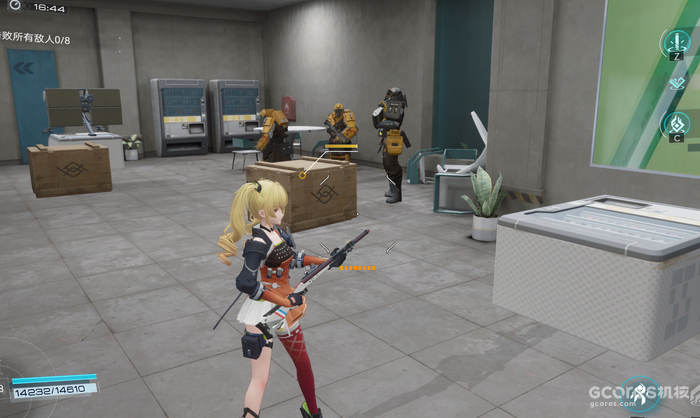Use the dodge figure ability icon
The height and width of the screenshot is (418, 700).
pos(637,394)
